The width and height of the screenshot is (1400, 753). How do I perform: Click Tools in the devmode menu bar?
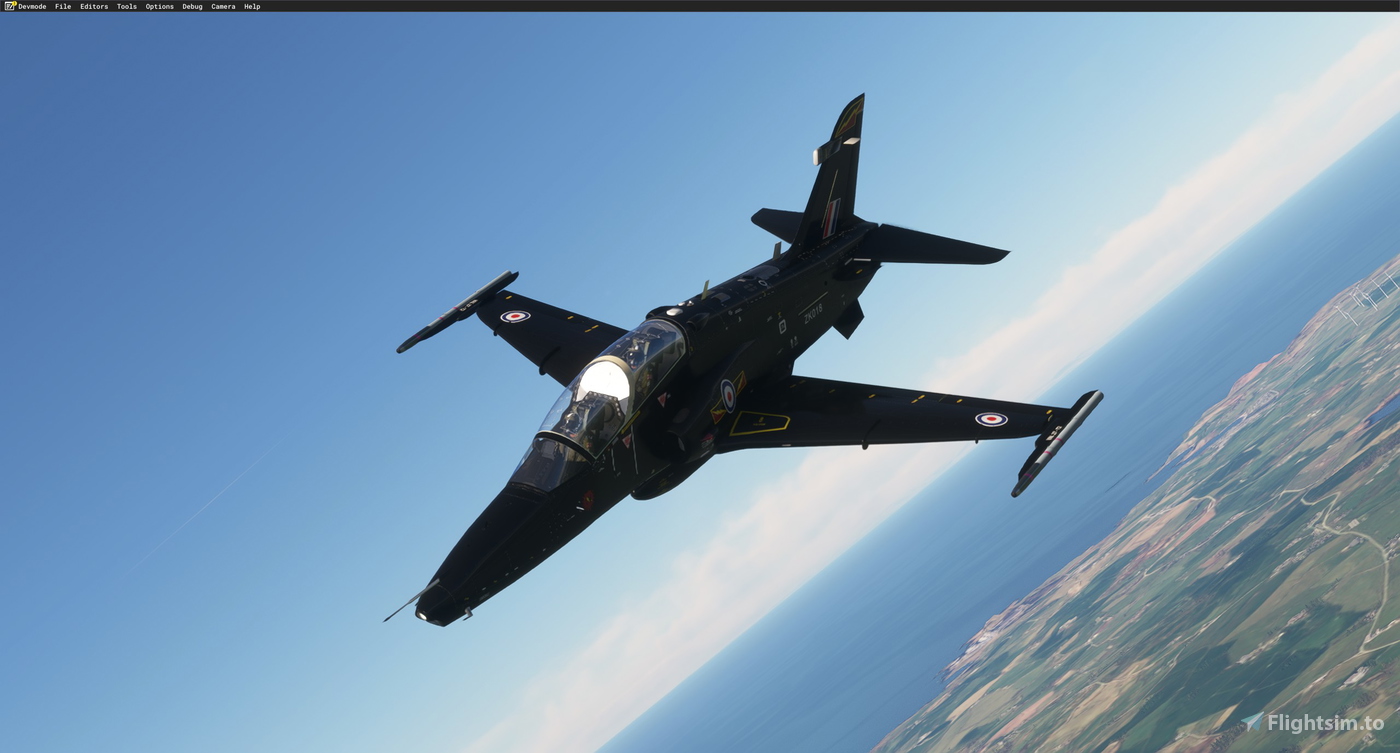tap(125, 6)
